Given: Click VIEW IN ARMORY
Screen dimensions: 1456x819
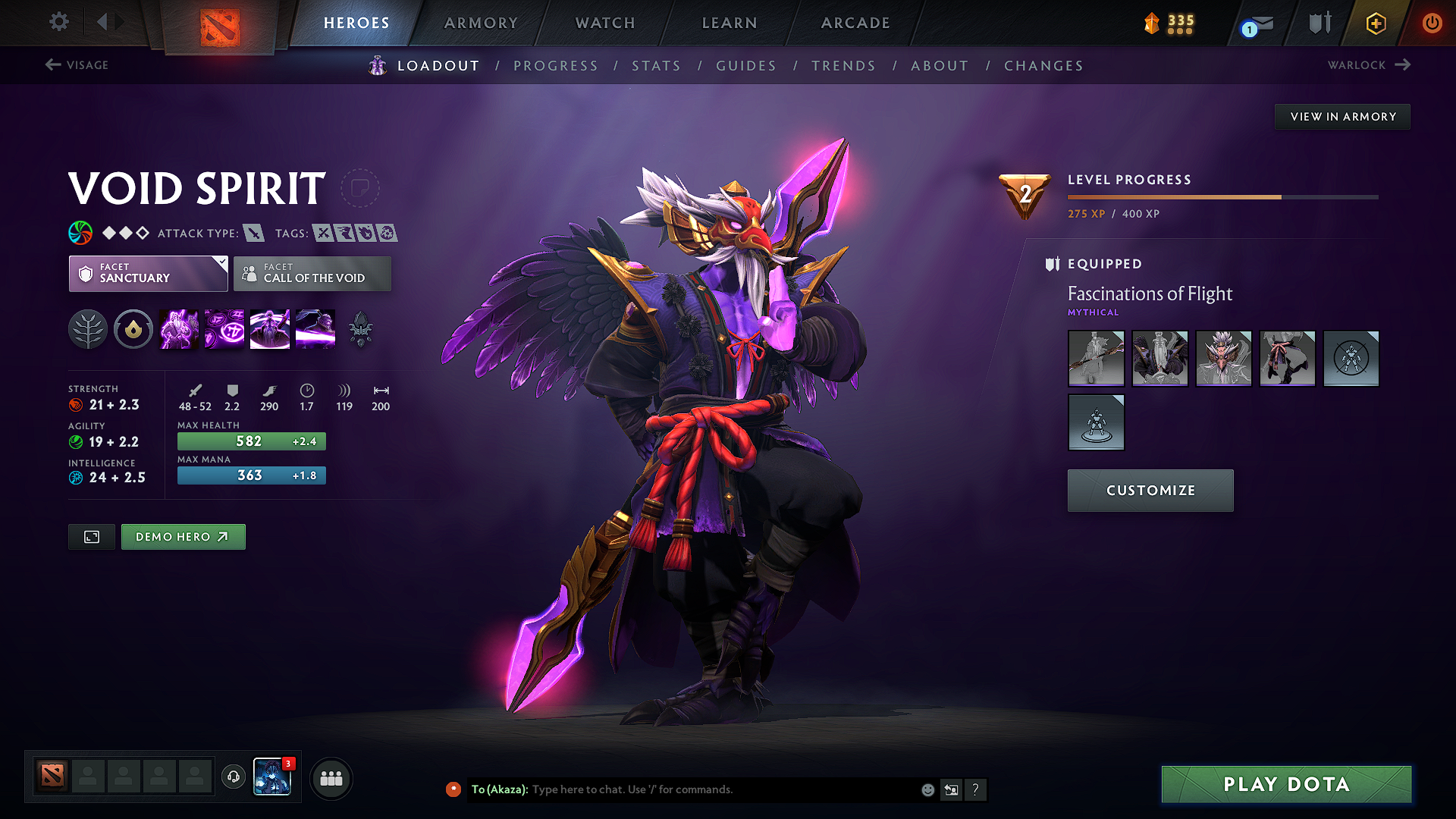Looking at the screenshot, I should pos(1341,116).
